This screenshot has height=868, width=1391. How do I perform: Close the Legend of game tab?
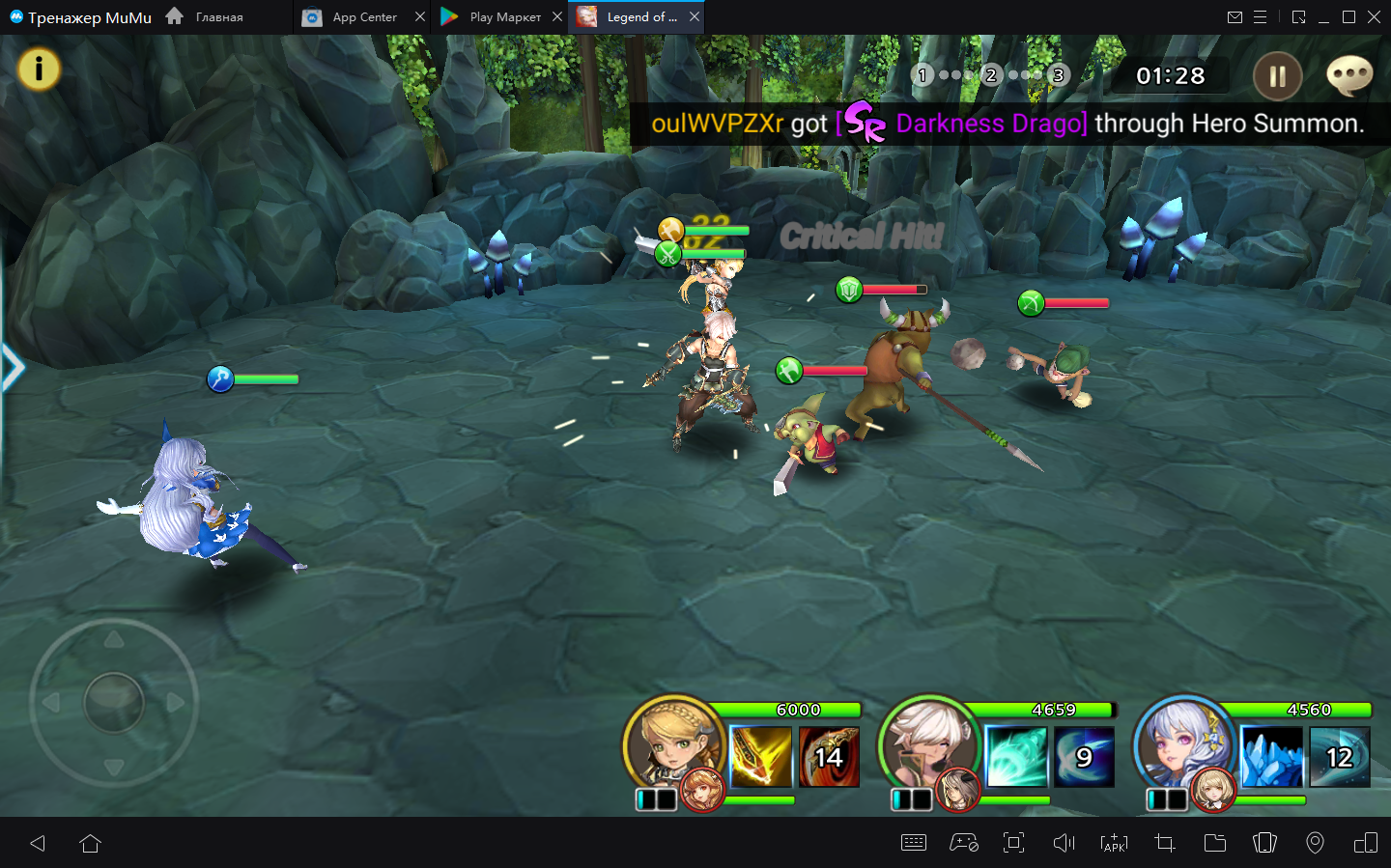(x=695, y=17)
